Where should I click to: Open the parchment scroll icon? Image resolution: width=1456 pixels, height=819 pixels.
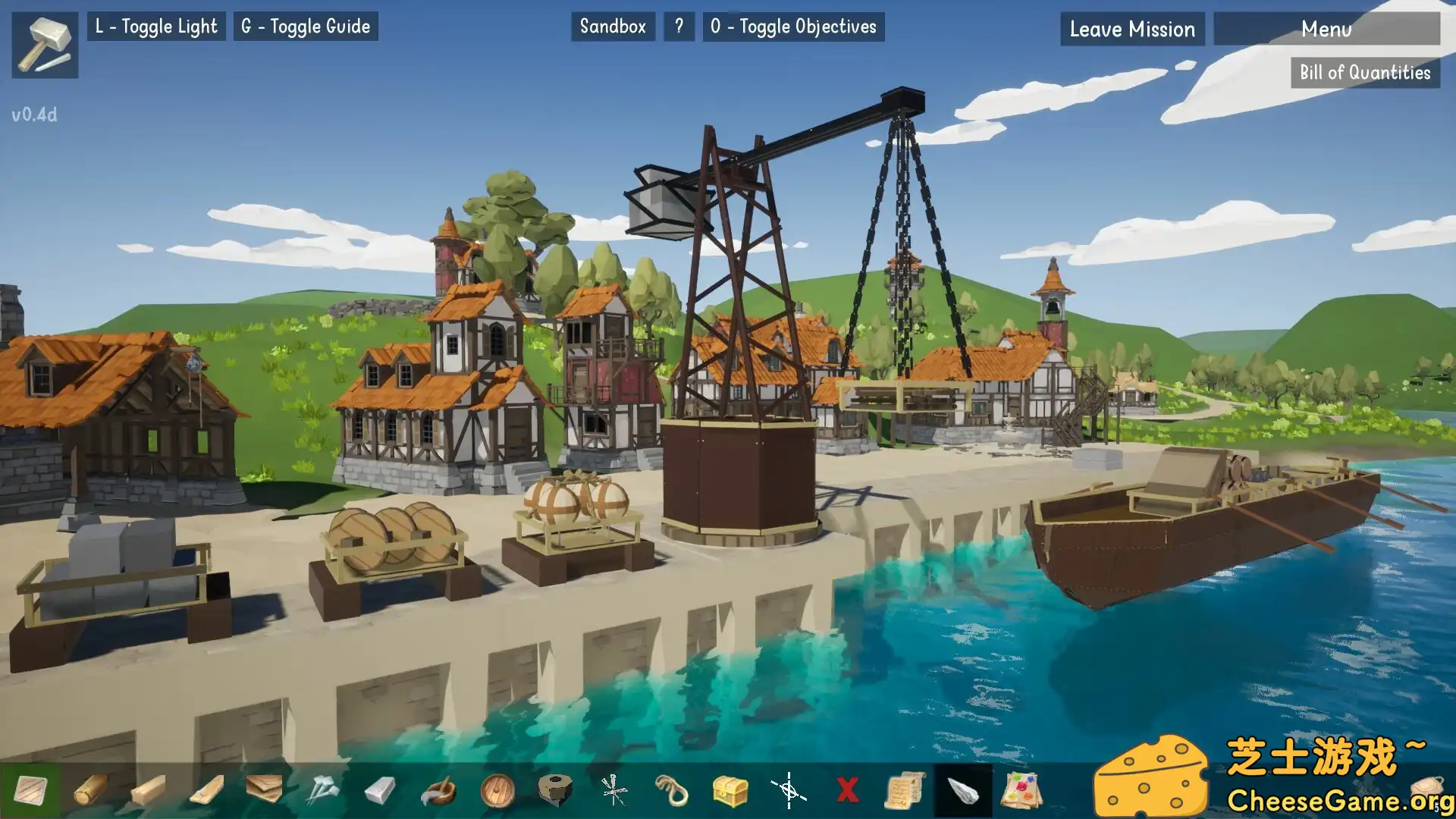point(905,790)
